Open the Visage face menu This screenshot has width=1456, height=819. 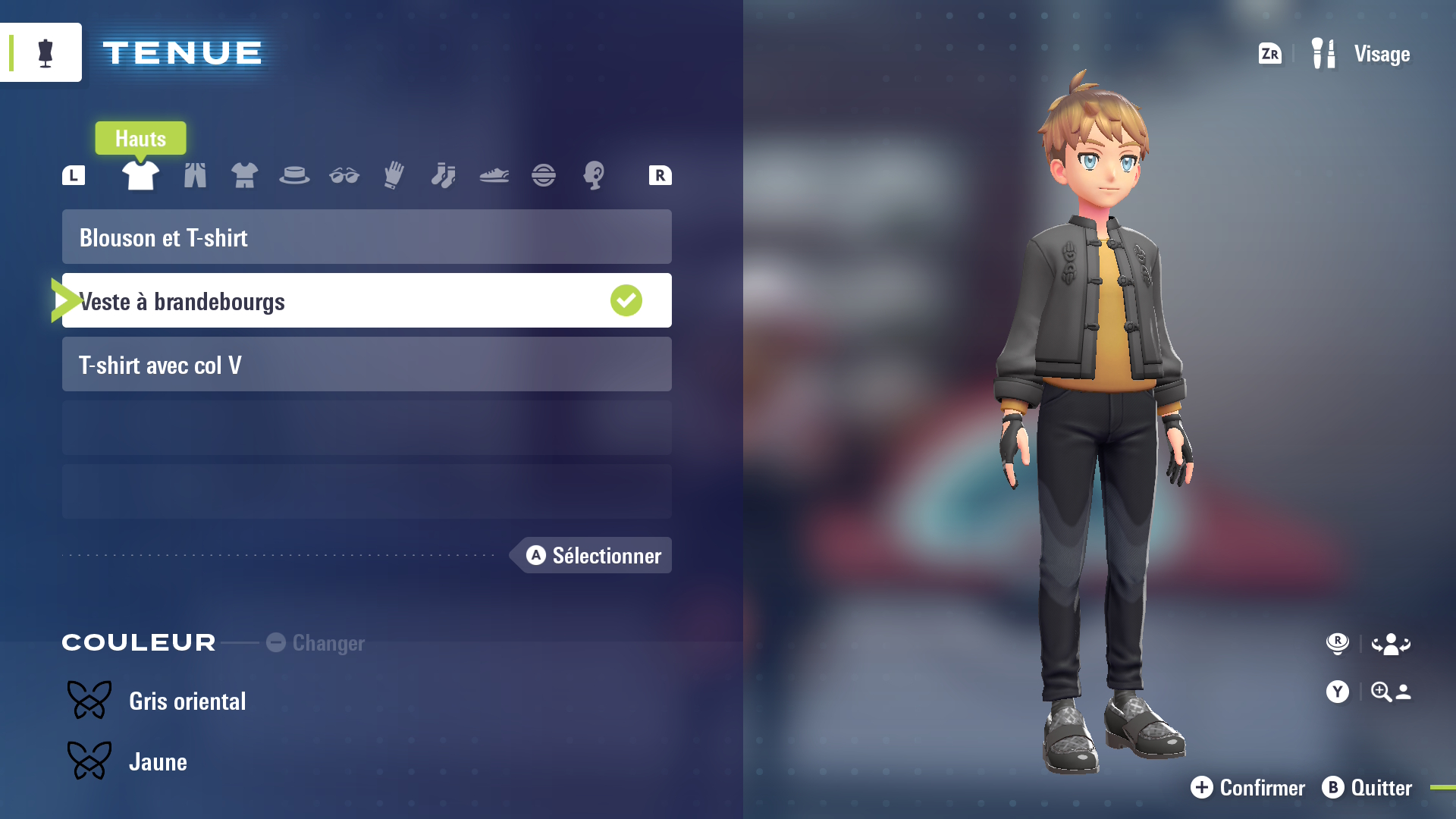1362,54
